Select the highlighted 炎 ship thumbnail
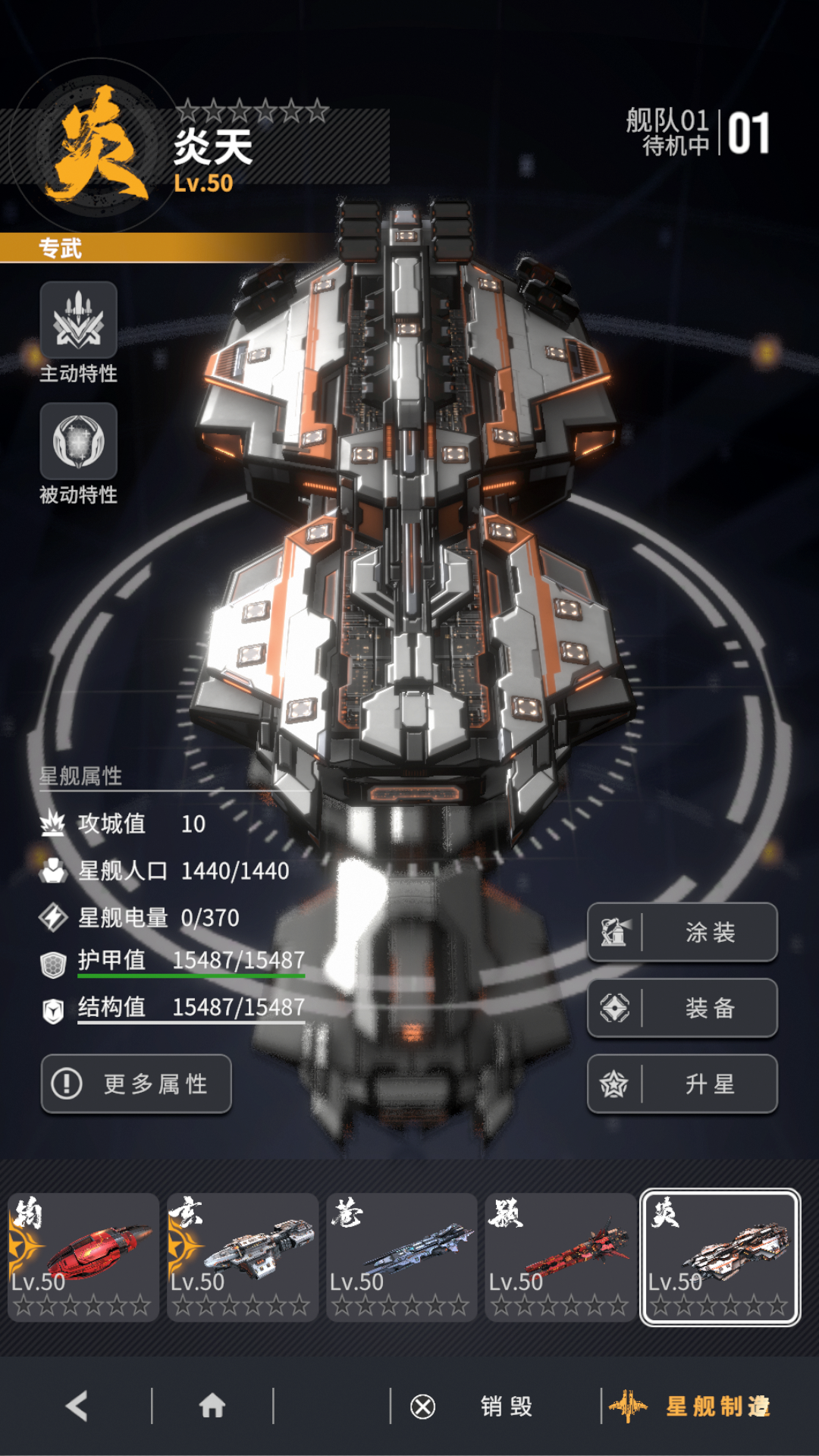This screenshot has height=1456, width=819. click(x=720, y=1257)
